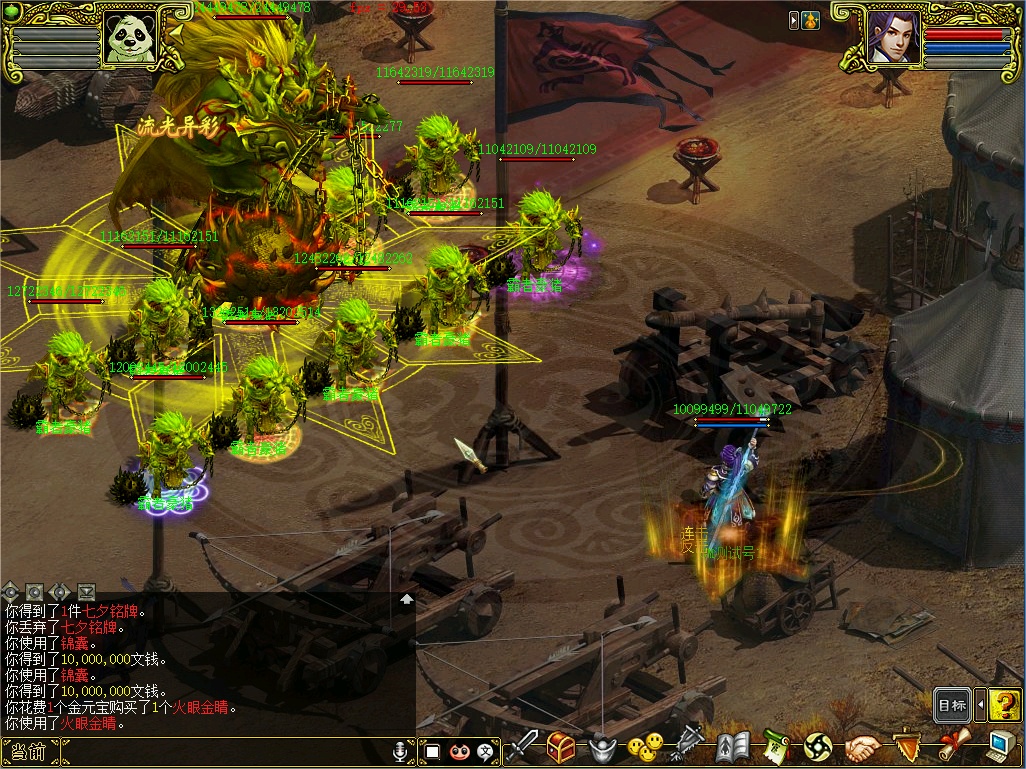
Task: Click the orange pennant flag icon
Action: [x=907, y=746]
